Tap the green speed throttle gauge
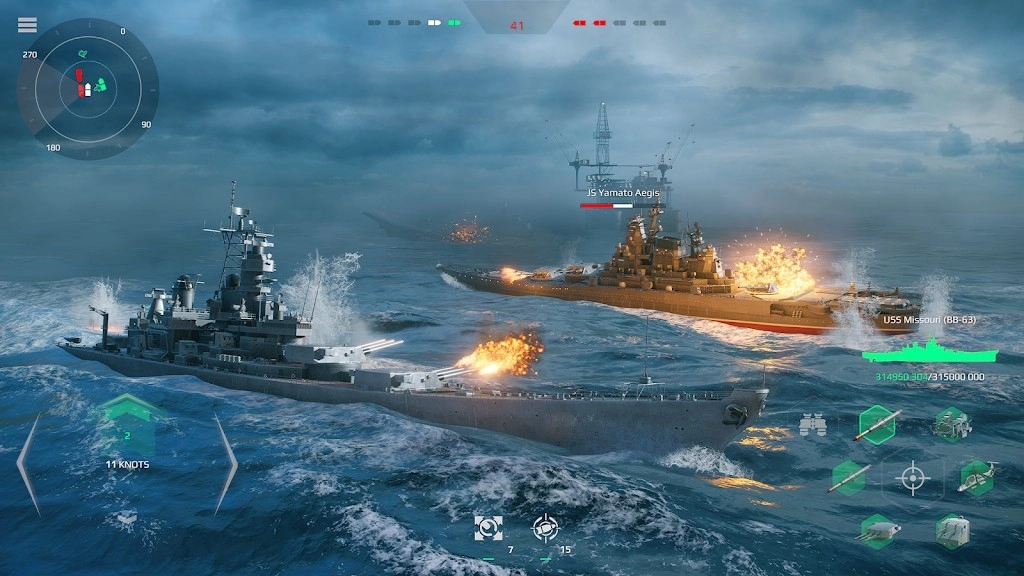The image size is (1024, 576). click(x=127, y=427)
